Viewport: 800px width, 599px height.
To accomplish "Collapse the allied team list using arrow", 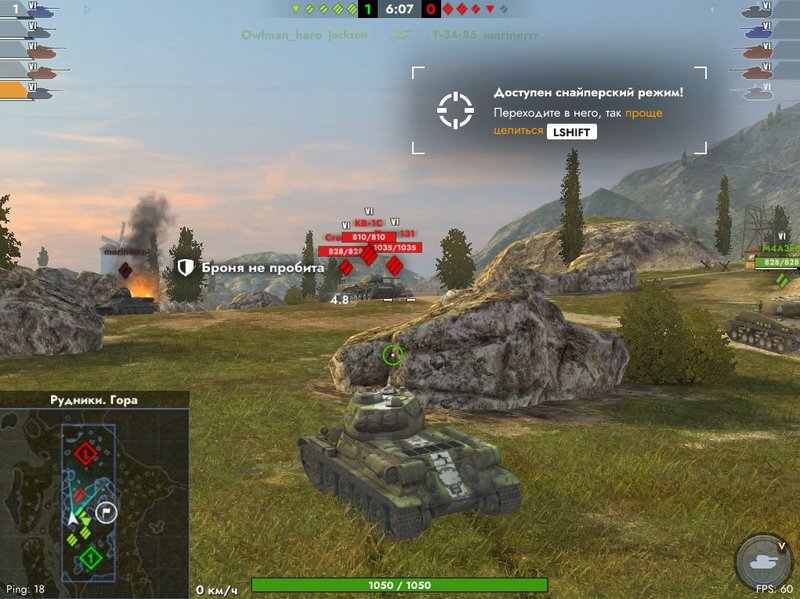I will click(x=86, y=11).
